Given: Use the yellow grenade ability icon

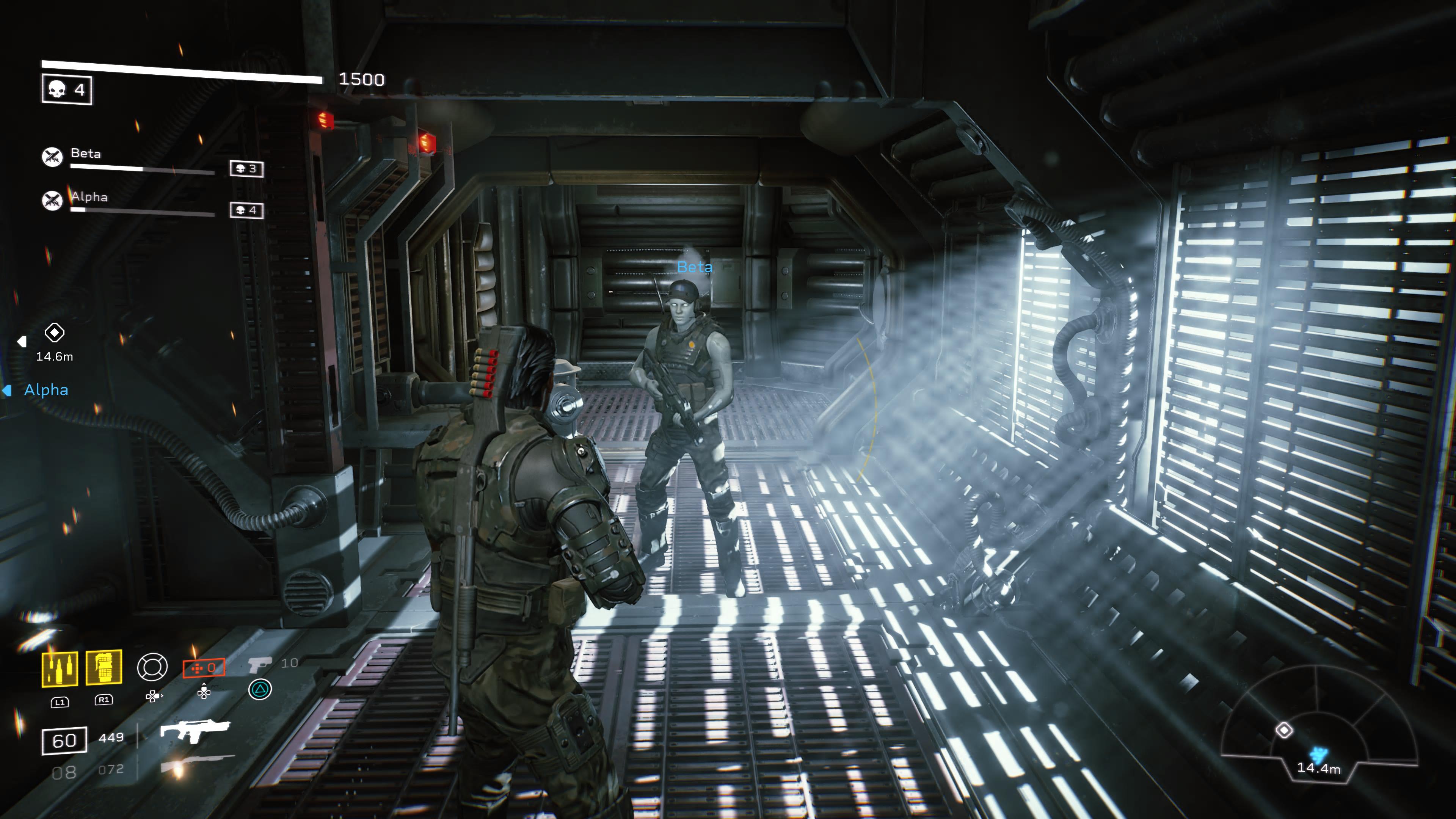Looking at the screenshot, I should click(104, 667).
